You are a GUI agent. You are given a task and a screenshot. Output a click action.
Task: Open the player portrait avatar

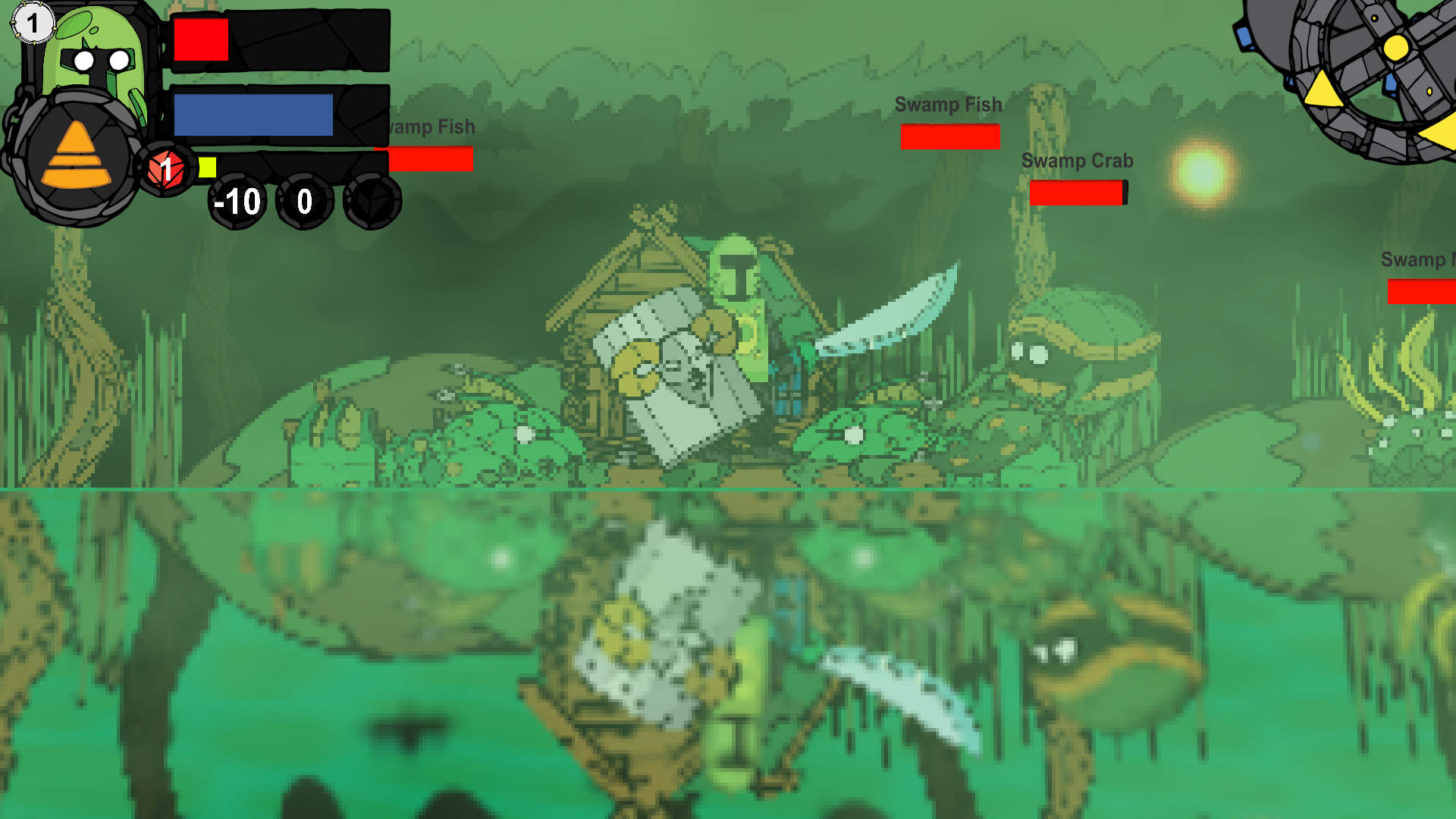pos(99,61)
